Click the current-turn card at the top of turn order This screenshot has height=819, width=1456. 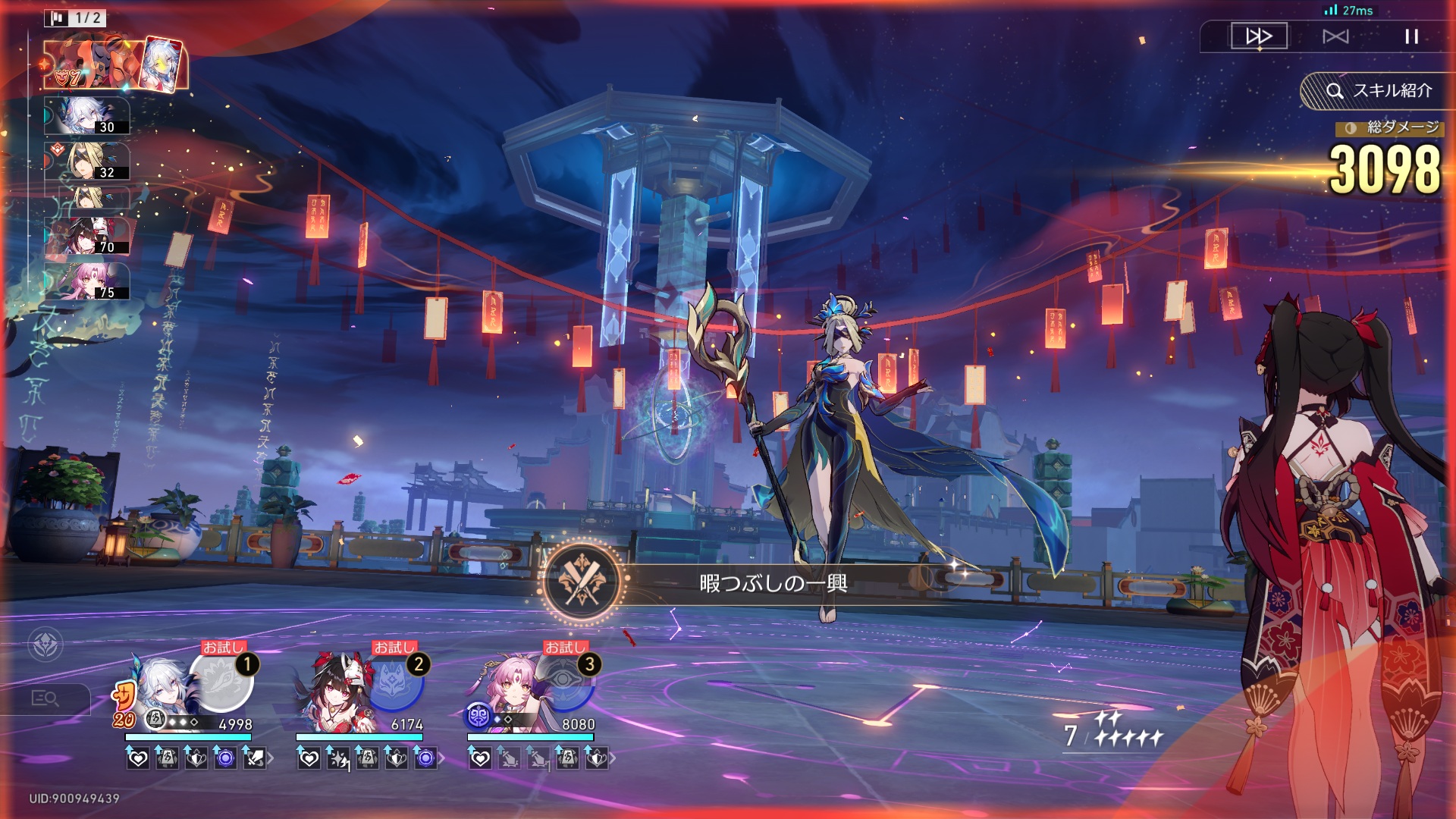click(x=114, y=64)
